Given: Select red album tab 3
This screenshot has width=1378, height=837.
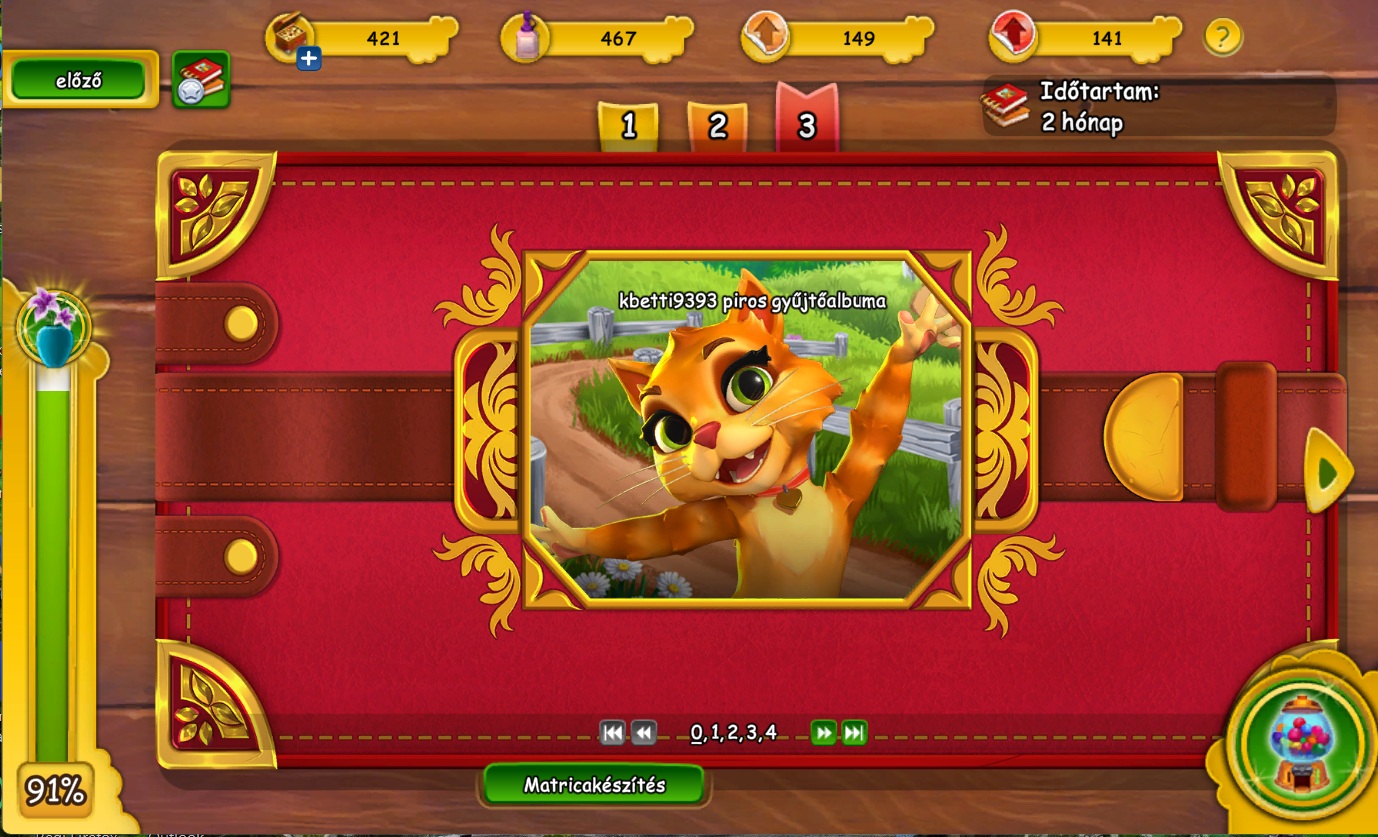Looking at the screenshot, I should 806,123.
